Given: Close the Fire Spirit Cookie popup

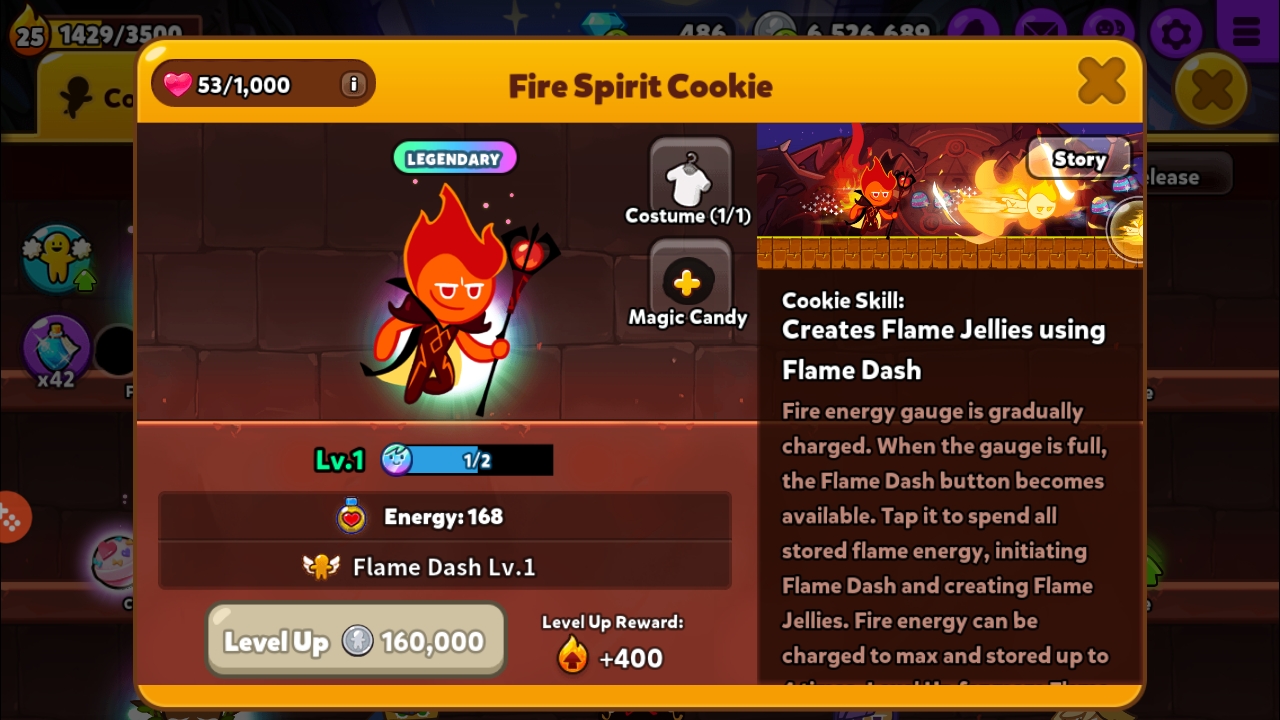Looking at the screenshot, I should [1101, 82].
